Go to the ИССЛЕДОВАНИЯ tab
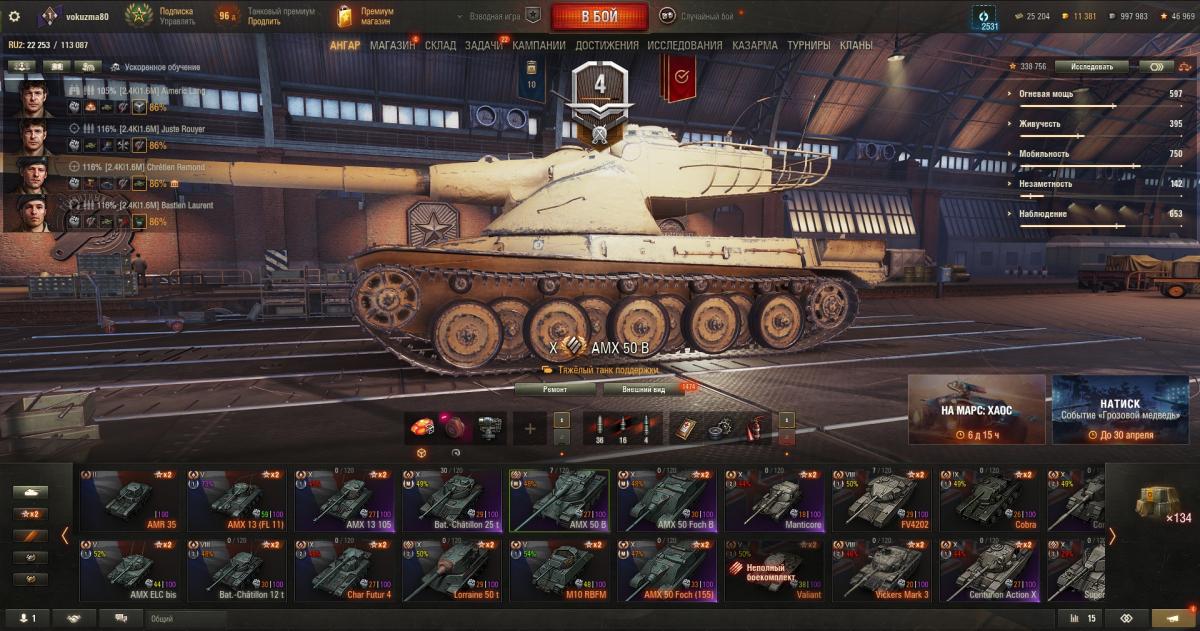The width and height of the screenshot is (1200, 631). [684, 45]
